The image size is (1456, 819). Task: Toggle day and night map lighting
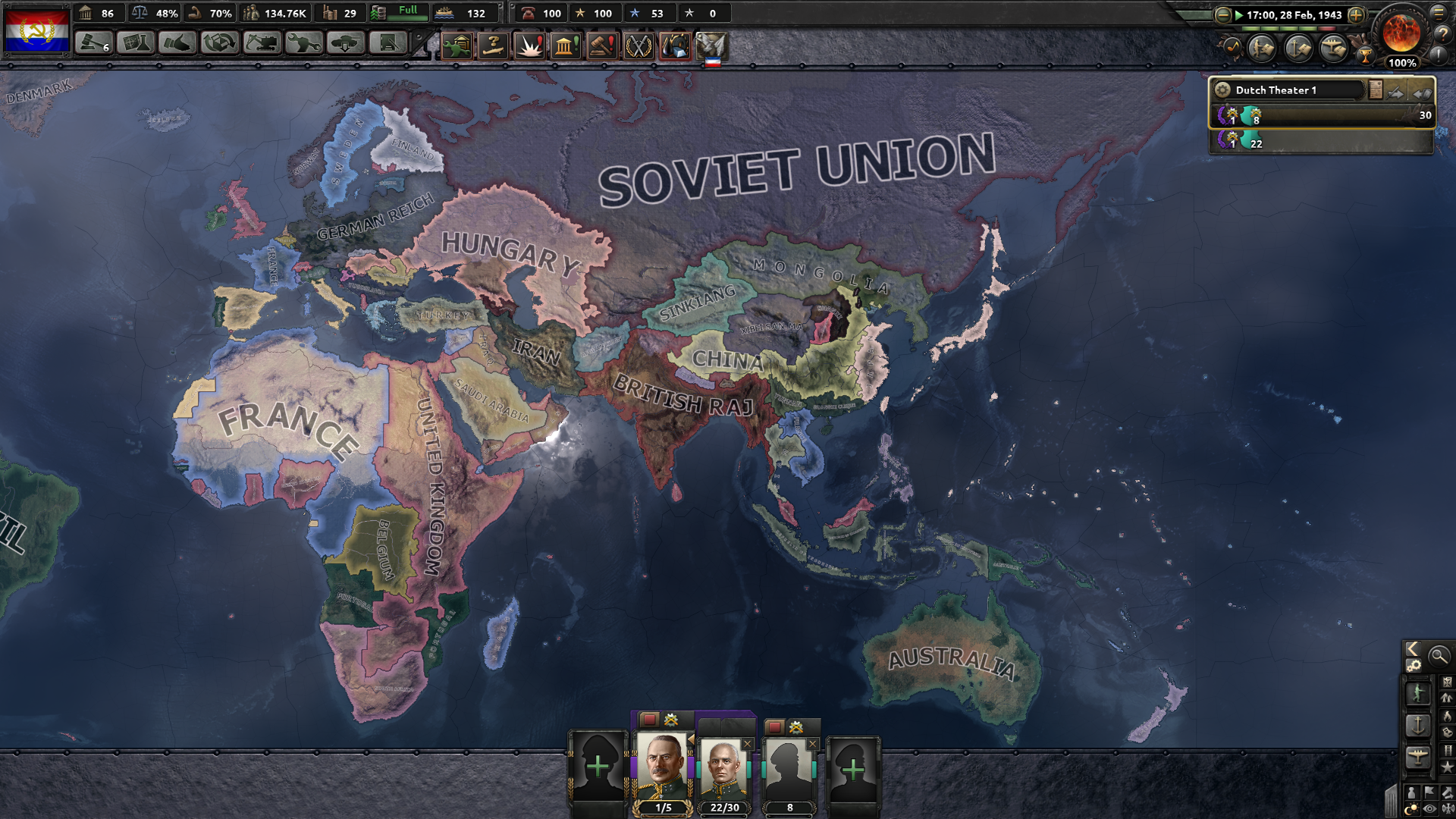pos(1412,808)
